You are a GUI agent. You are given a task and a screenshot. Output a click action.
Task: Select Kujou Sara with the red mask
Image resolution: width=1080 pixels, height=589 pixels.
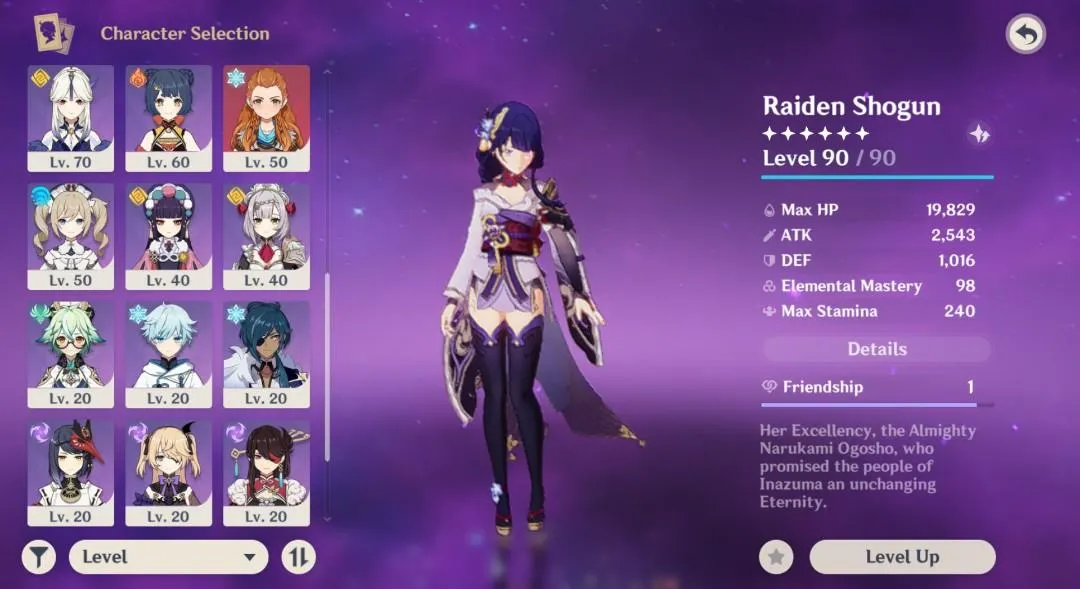coord(70,471)
